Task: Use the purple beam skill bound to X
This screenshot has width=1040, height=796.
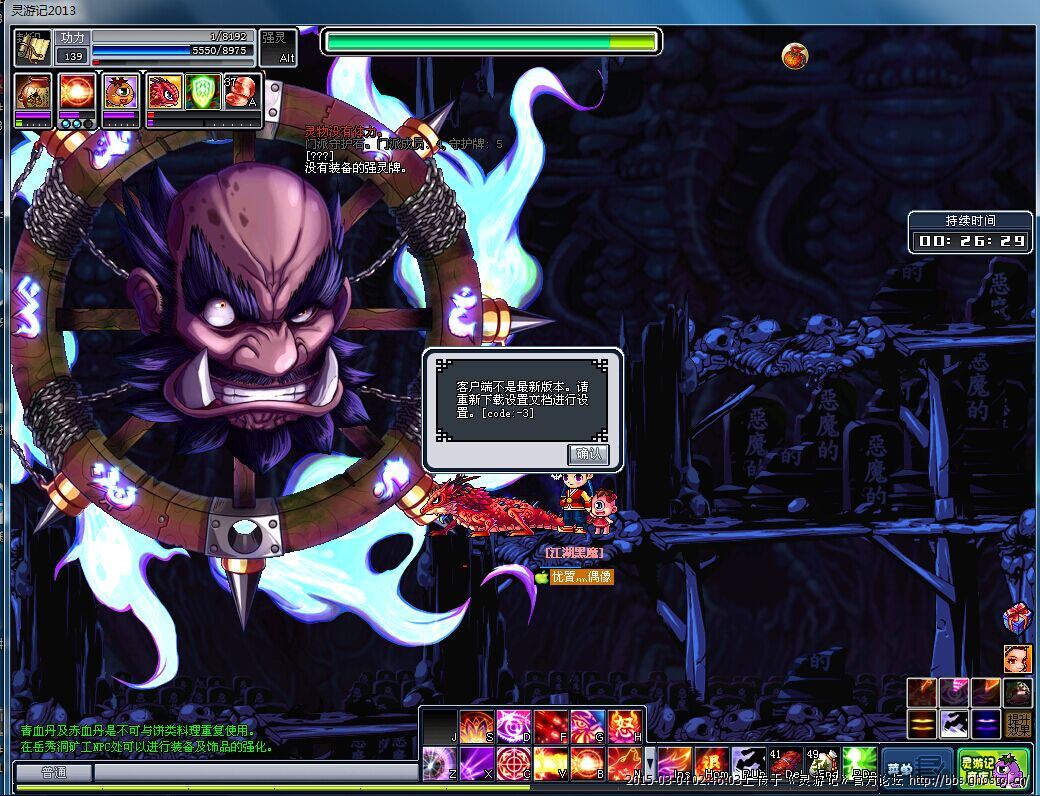Action: tap(477, 764)
